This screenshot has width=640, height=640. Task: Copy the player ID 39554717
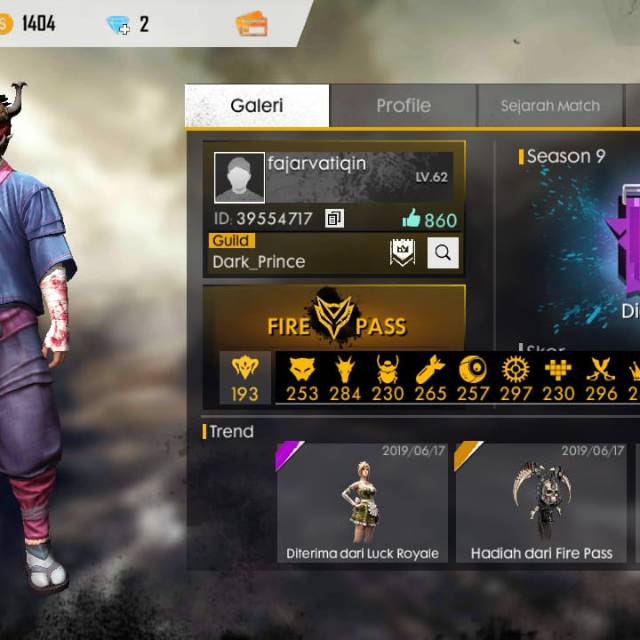point(335,218)
